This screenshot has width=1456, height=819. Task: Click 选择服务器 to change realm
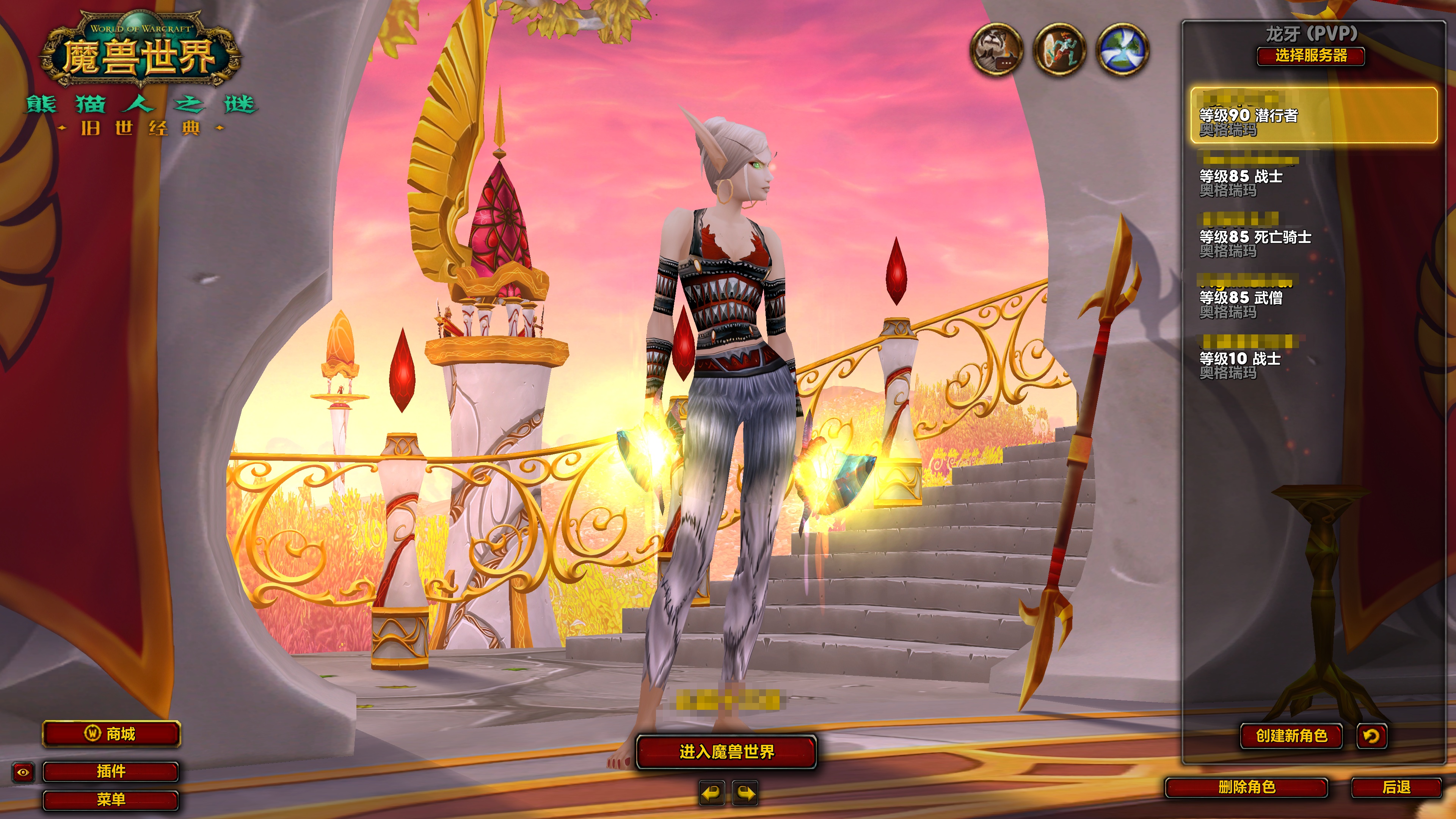coord(1311,56)
